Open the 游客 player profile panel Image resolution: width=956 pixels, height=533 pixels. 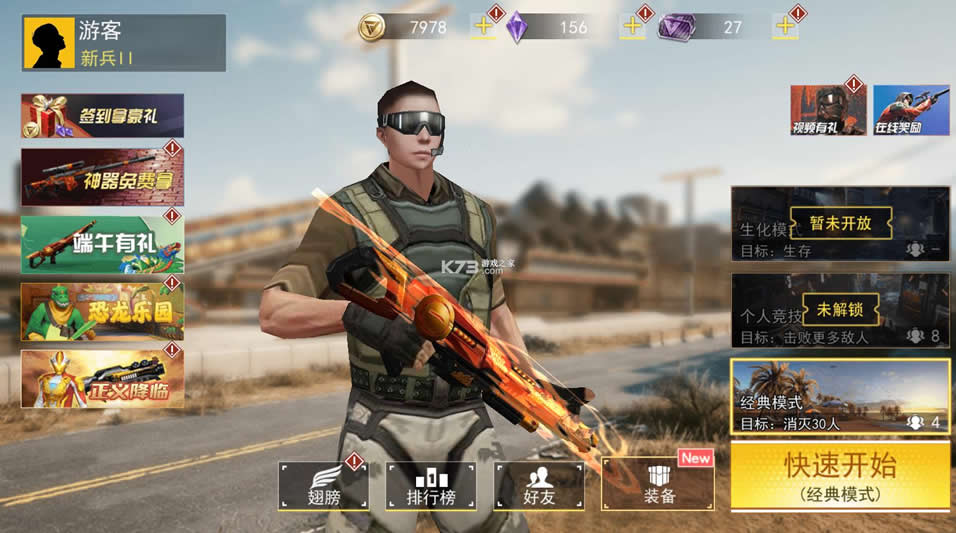[123, 43]
